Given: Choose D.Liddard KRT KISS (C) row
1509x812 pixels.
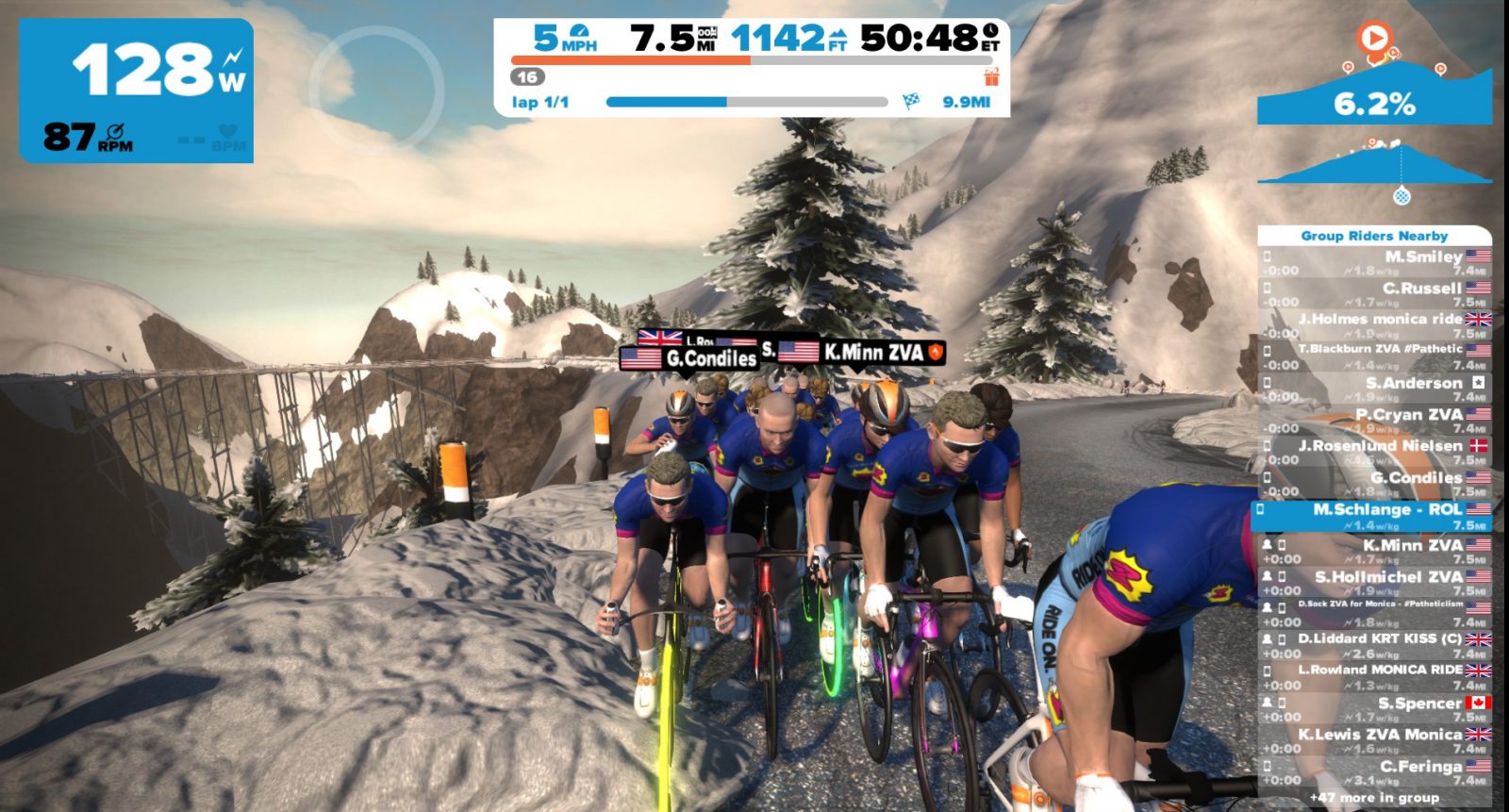Looking at the screenshot, I should pyautogui.click(x=1374, y=645).
